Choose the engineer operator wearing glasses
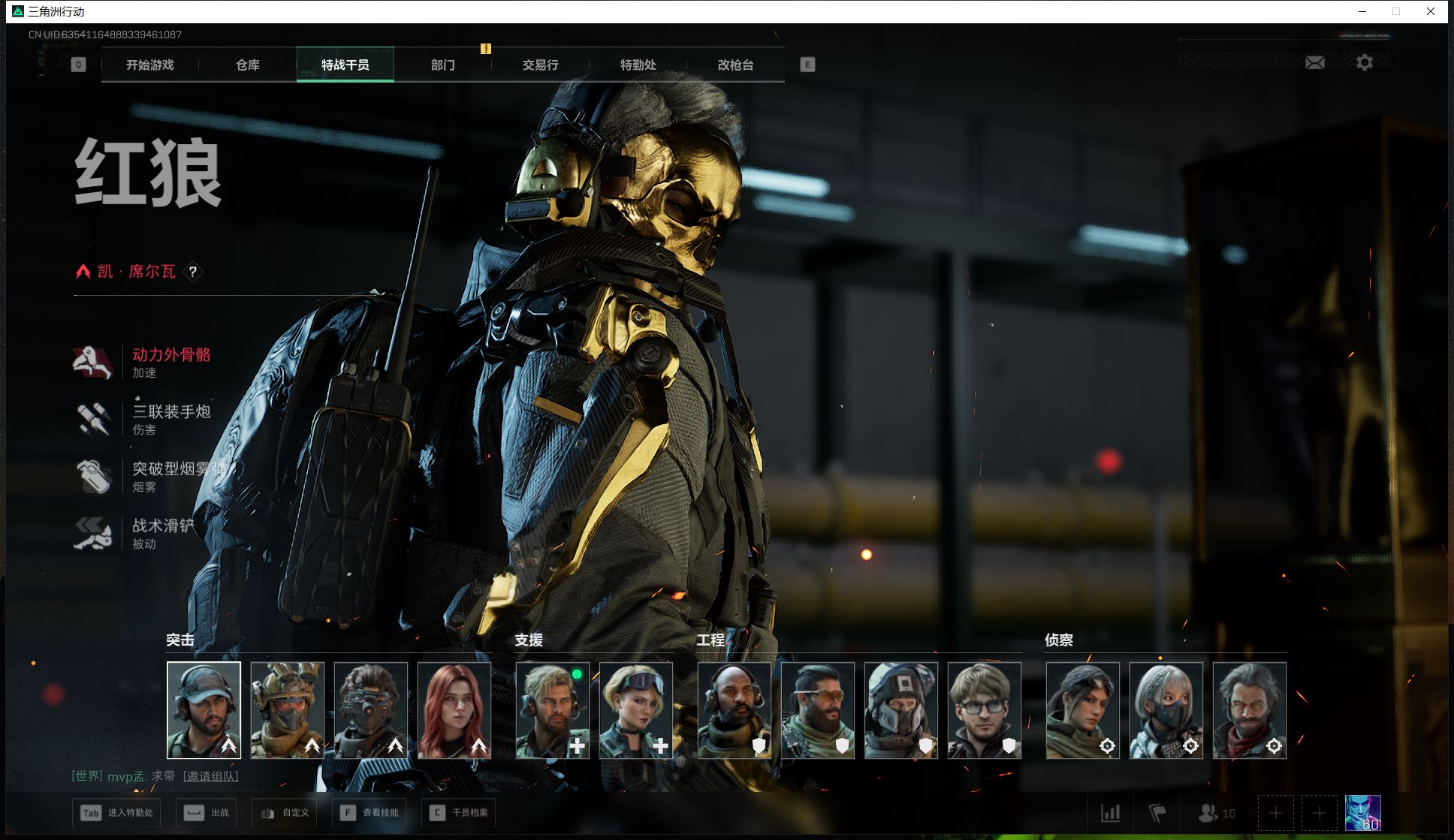The image size is (1454, 840). [x=985, y=710]
